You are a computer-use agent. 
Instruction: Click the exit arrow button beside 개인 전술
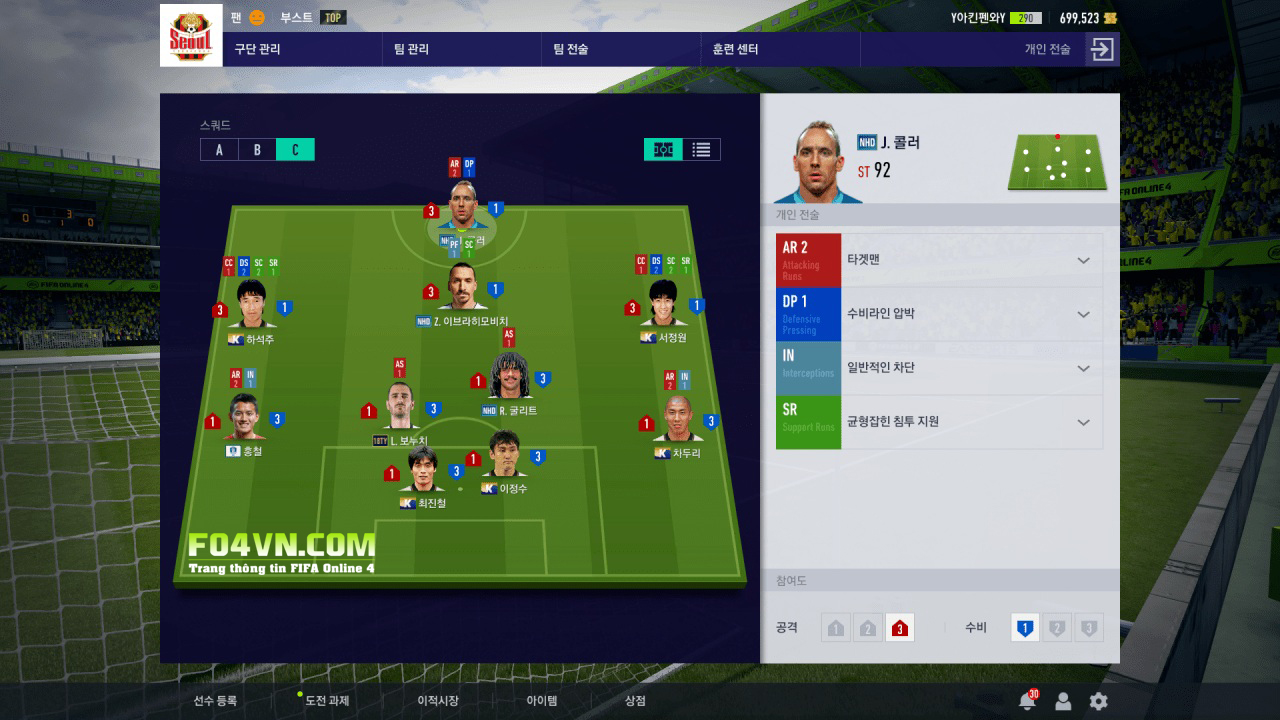[x=1102, y=49]
